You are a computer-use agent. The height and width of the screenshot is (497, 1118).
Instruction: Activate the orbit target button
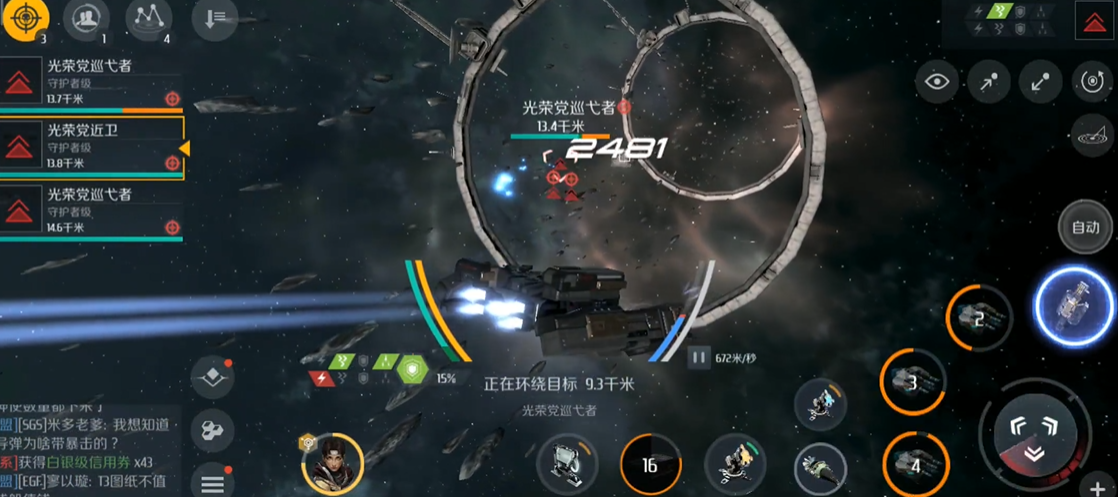(1091, 82)
